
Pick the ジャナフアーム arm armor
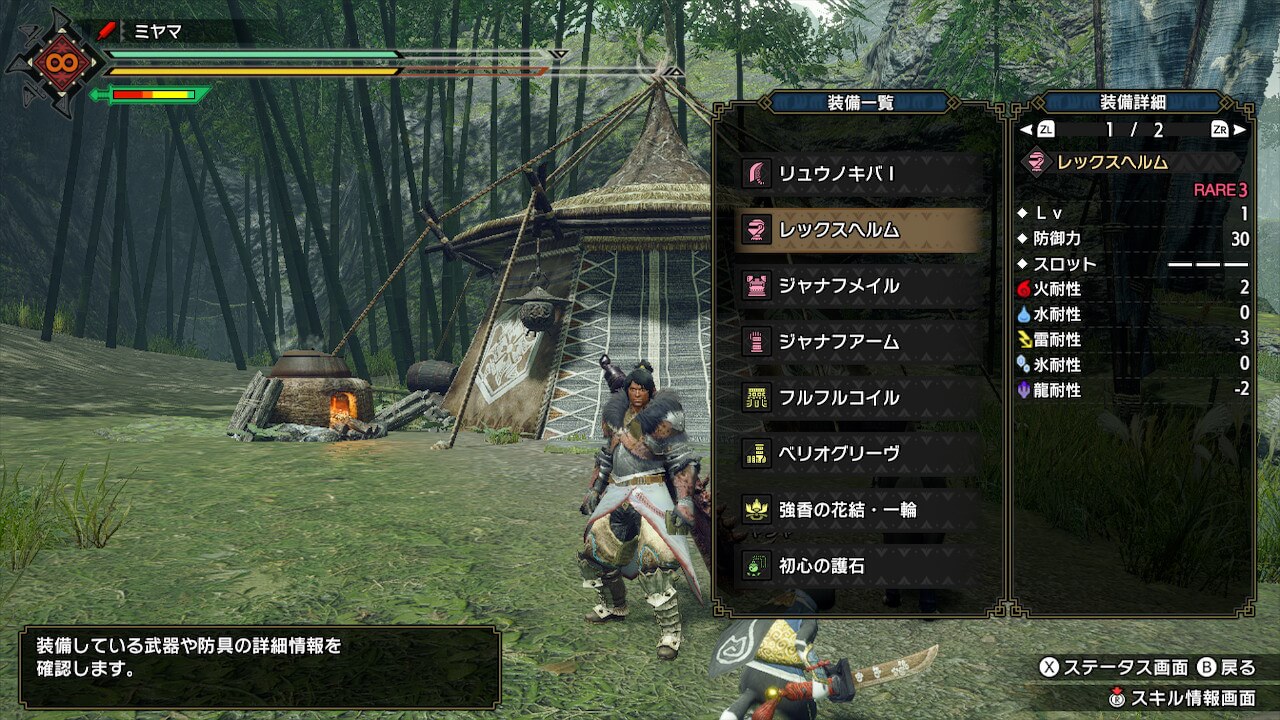(x=858, y=342)
